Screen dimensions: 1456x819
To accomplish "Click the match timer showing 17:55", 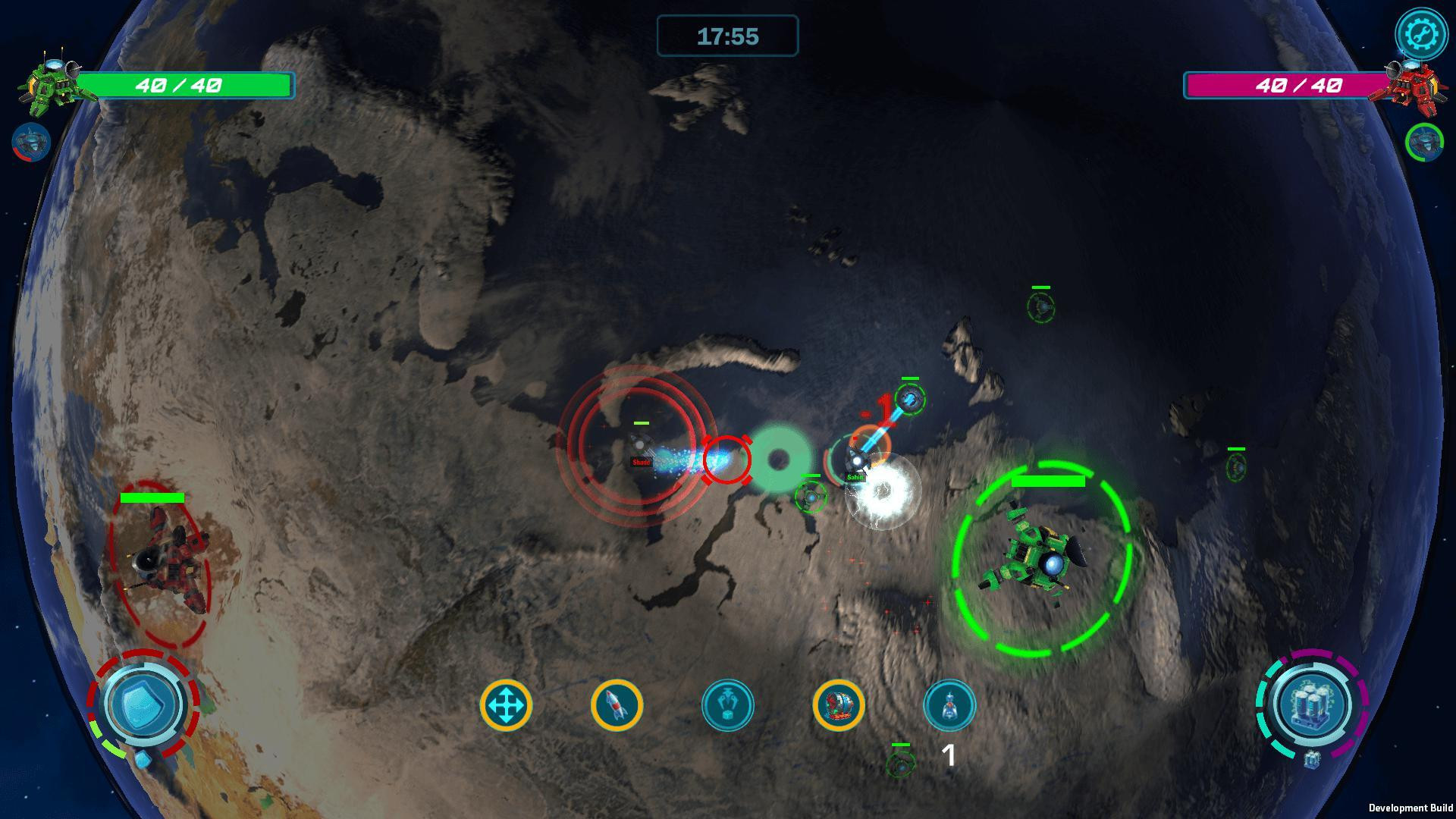I will pos(728,36).
